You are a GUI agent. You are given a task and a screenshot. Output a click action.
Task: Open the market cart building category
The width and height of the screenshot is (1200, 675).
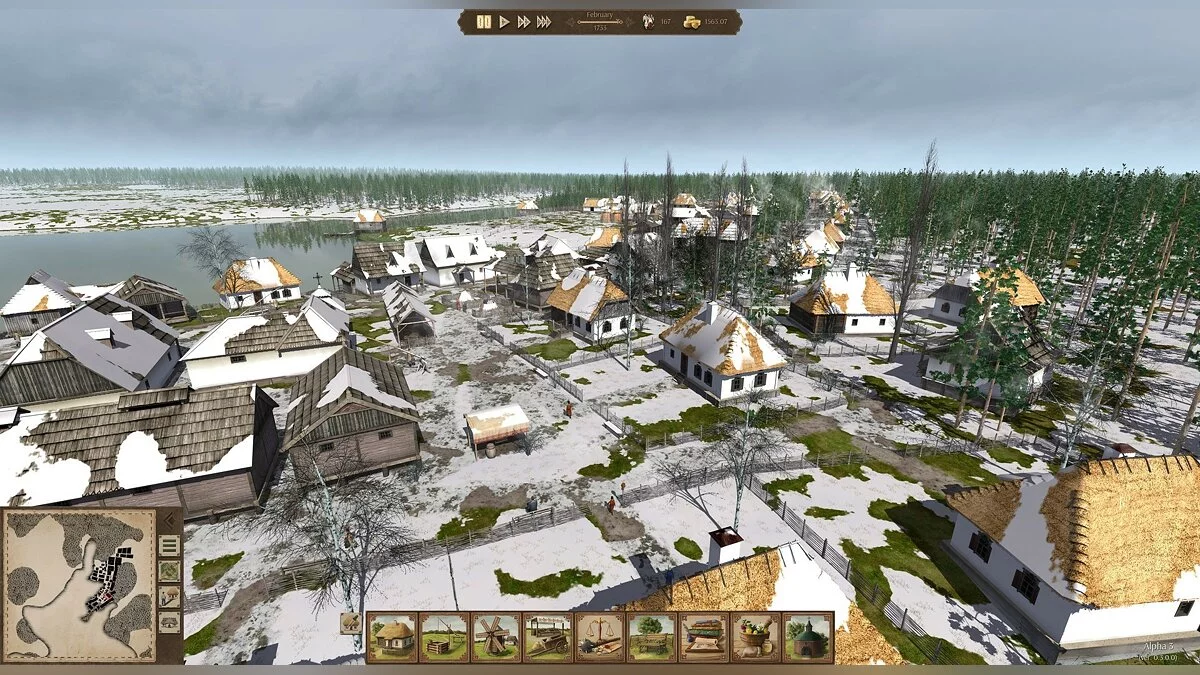(548, 637)
